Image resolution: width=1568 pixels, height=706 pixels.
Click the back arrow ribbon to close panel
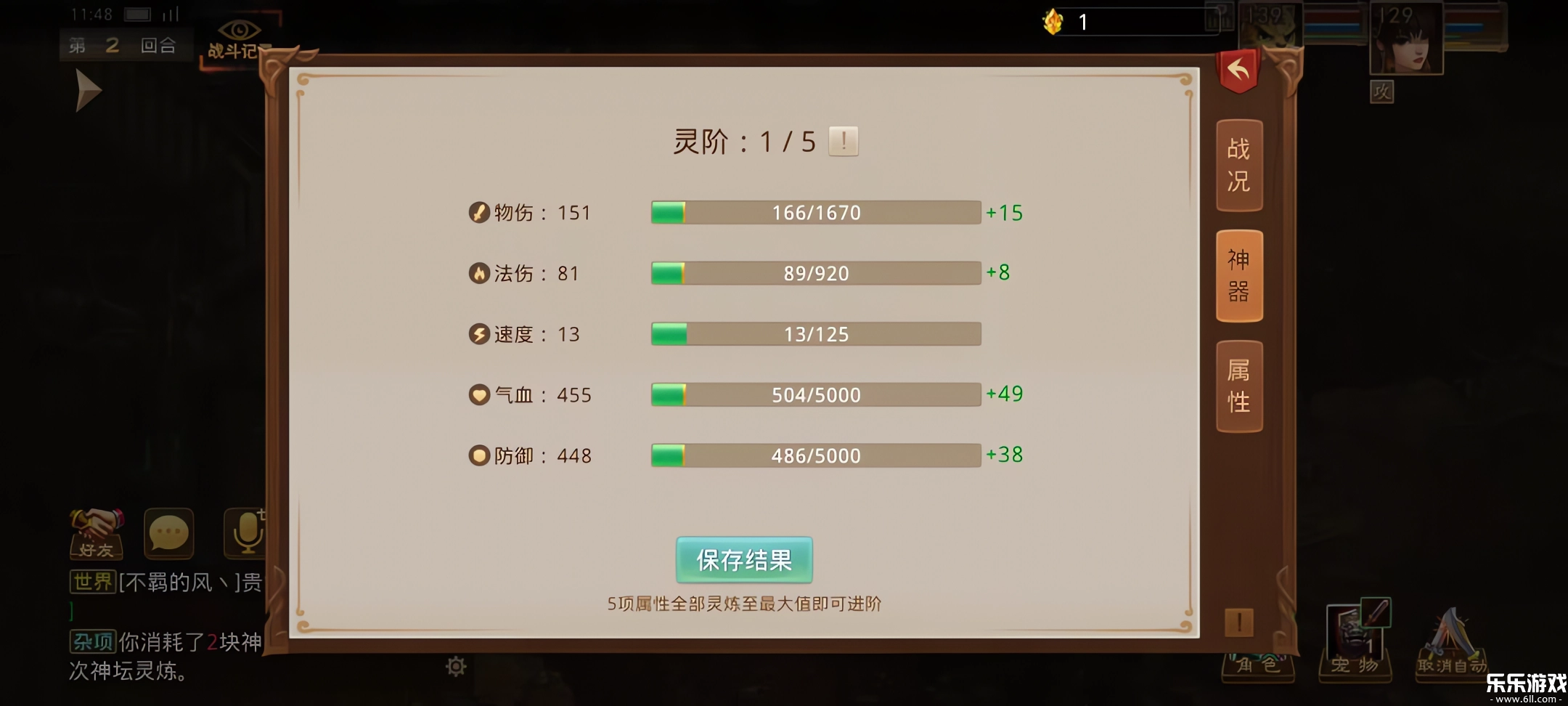(1239, 69)
